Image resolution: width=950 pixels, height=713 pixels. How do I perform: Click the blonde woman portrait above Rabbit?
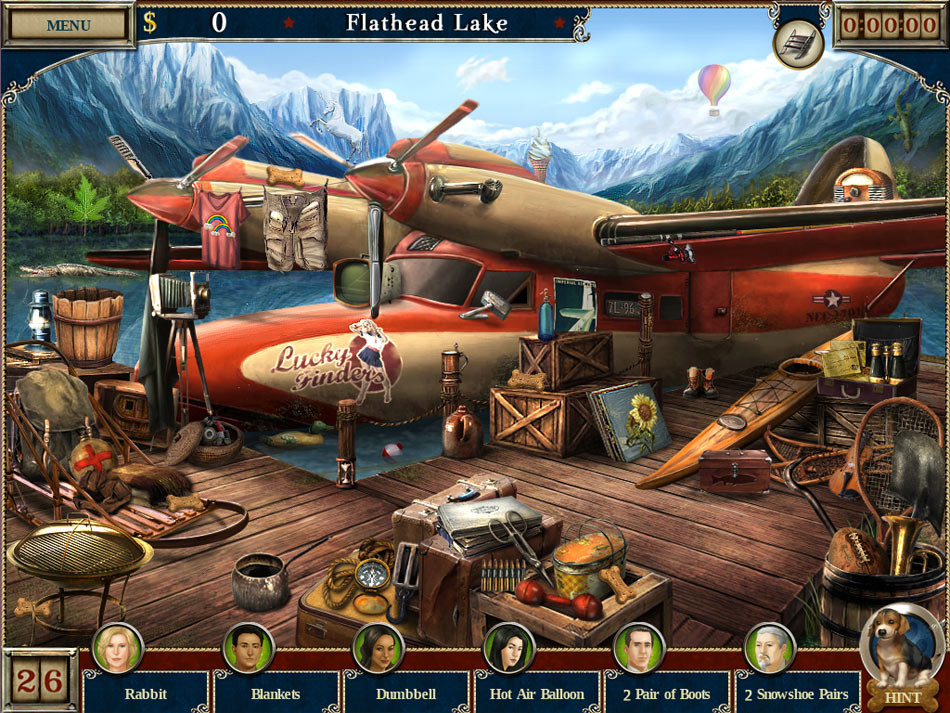[118, 648]
